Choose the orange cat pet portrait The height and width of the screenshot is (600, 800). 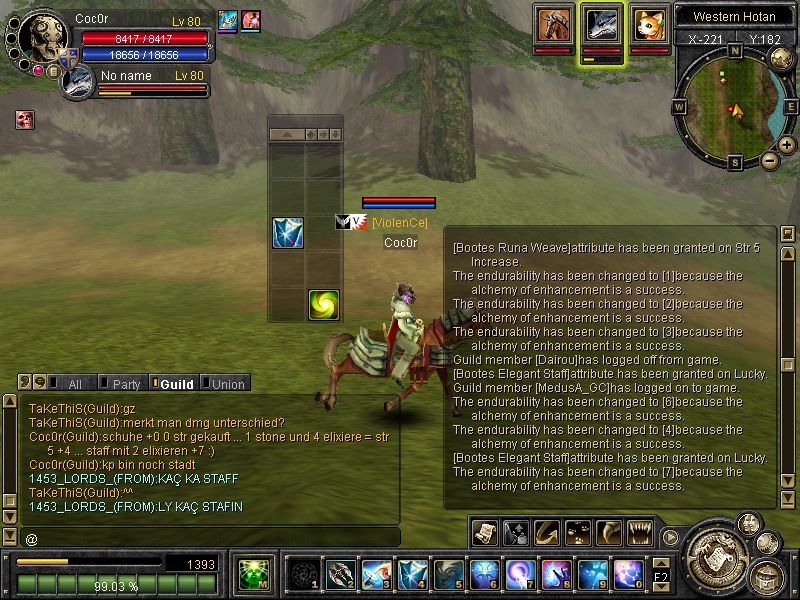click(x=650, y=24)
